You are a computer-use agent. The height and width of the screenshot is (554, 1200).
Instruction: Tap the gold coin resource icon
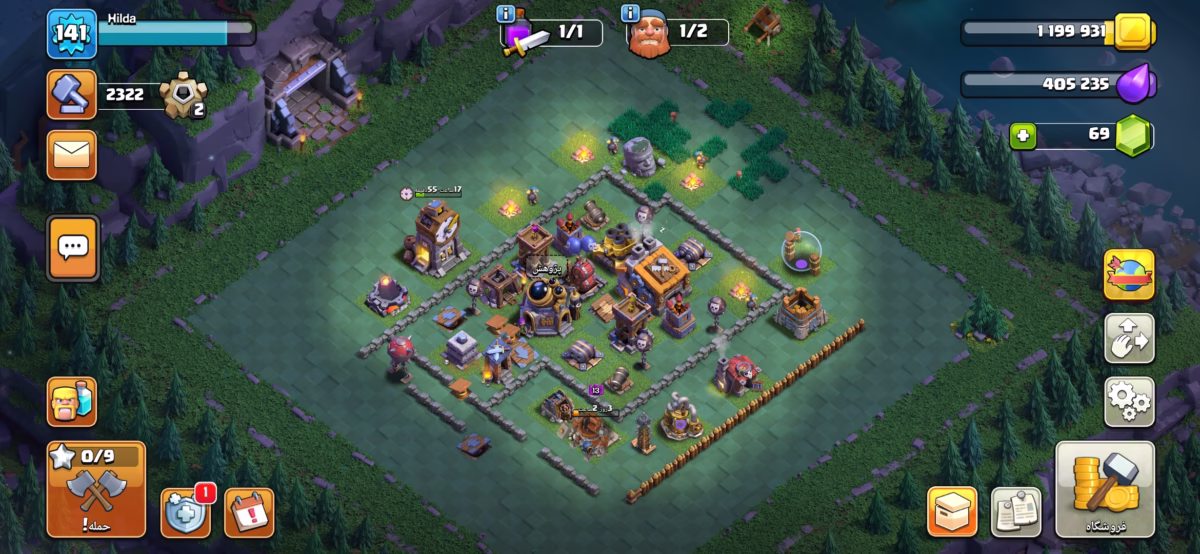(1134, 31)
